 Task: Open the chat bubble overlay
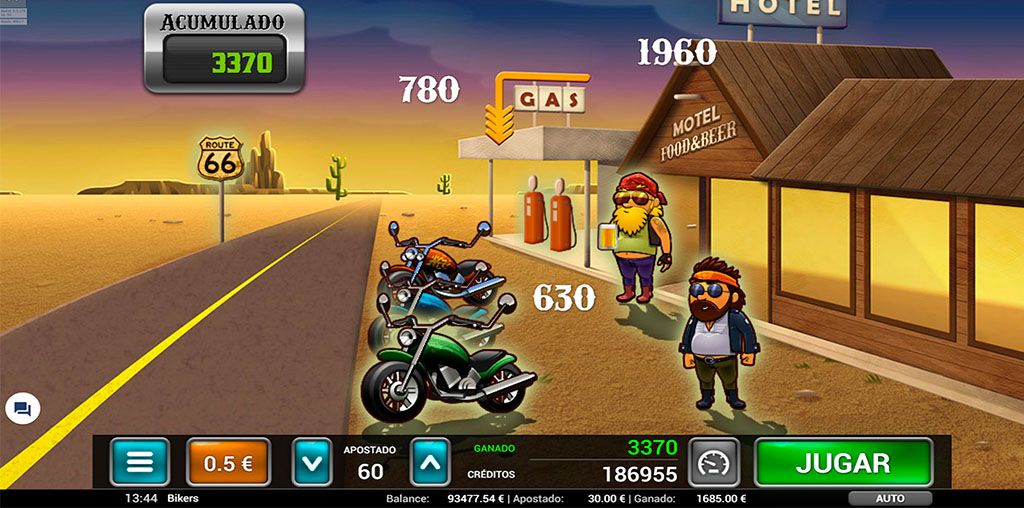point(22,409)
